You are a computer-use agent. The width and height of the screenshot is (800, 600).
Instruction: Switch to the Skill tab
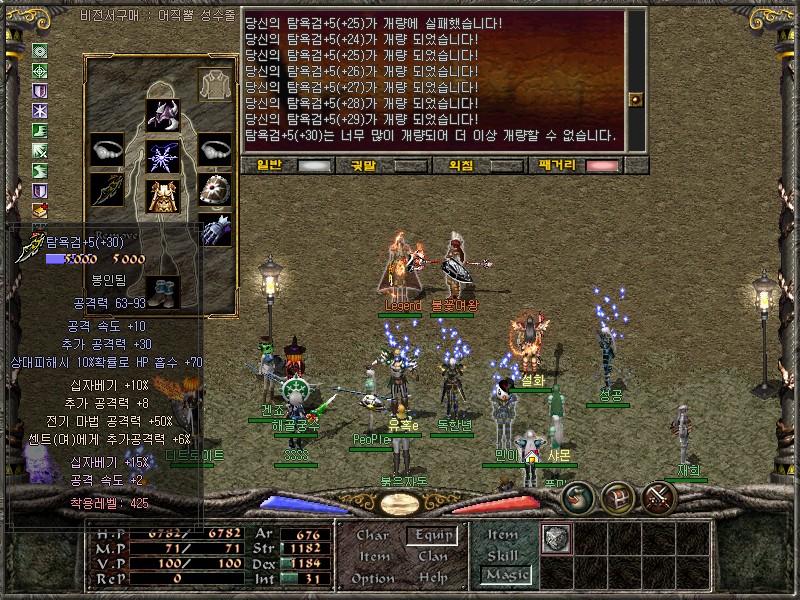click(x=503, y=556)
